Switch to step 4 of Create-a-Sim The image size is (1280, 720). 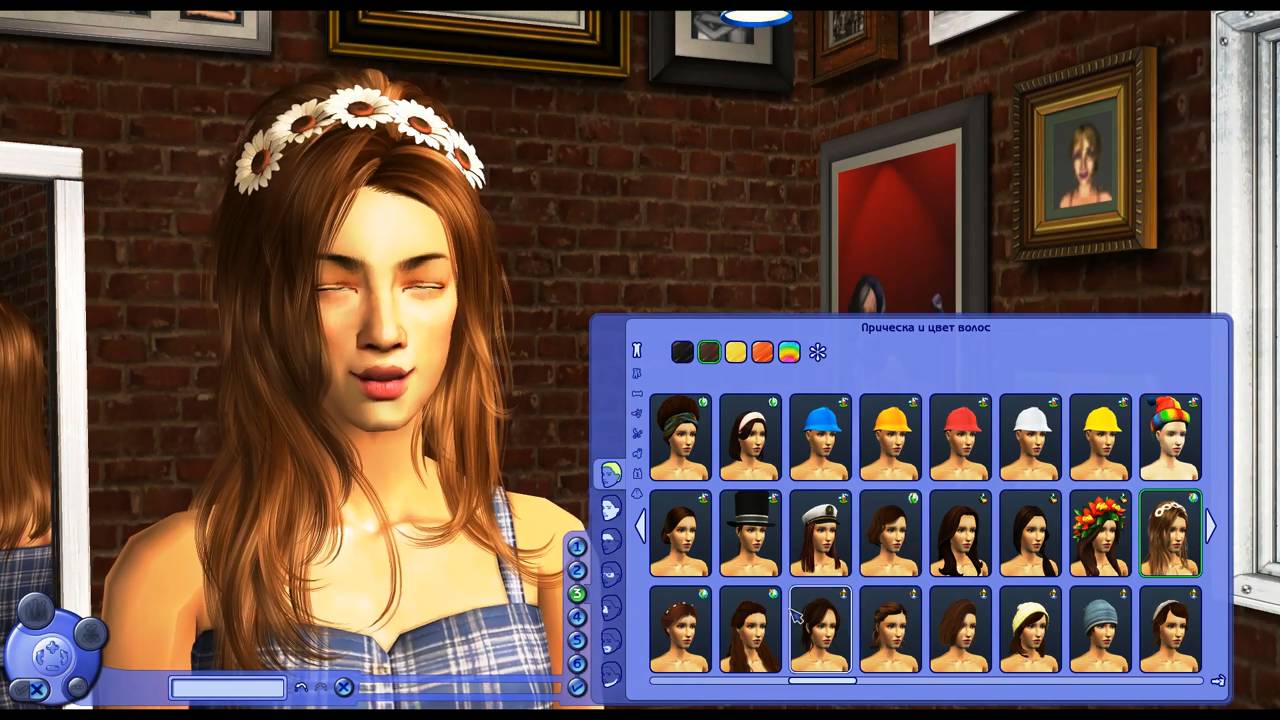click(577, 617)
